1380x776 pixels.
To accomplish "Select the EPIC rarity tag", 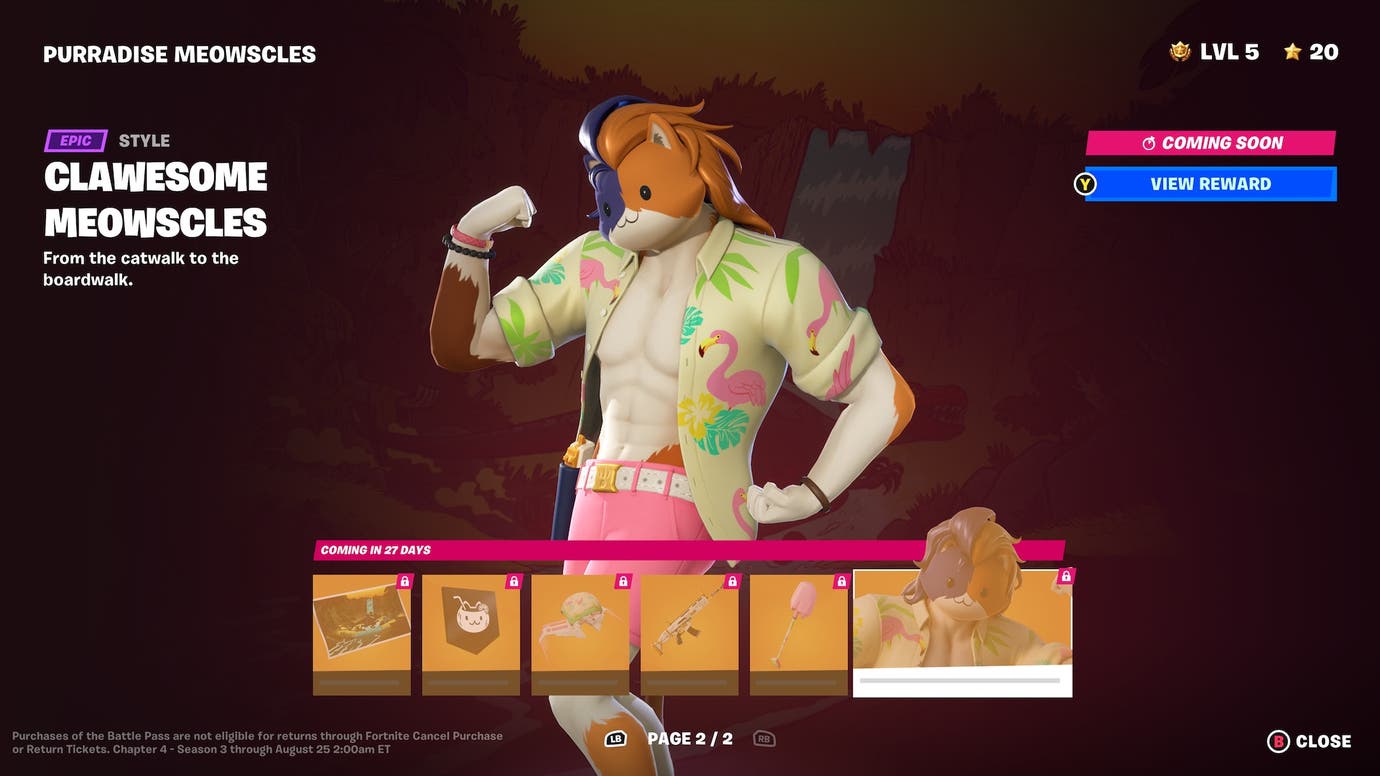I will 77,140.
